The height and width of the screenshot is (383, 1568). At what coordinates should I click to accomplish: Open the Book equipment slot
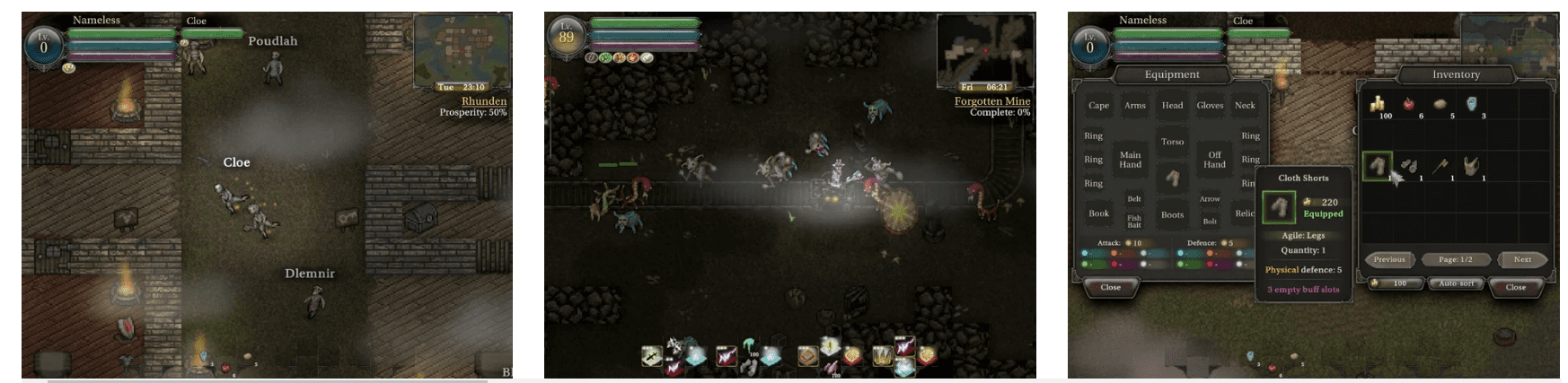coord(1098,213)
